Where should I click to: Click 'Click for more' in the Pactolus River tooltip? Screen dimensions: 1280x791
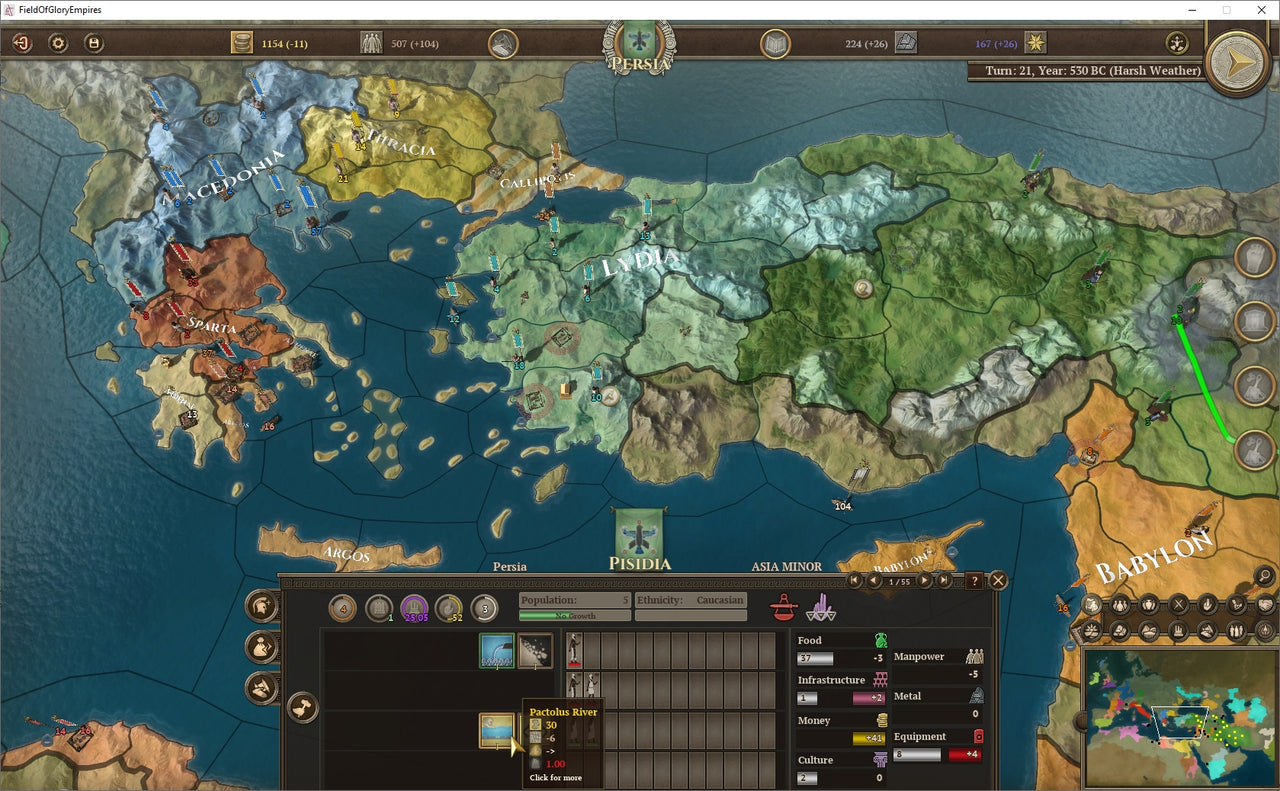click(554, 776)
